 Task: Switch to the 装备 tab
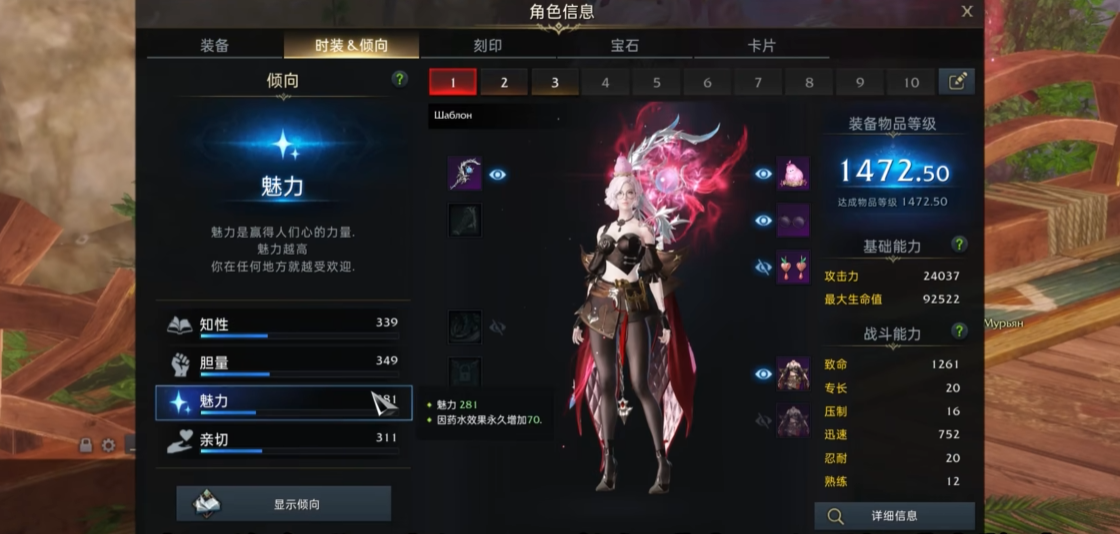214,46
